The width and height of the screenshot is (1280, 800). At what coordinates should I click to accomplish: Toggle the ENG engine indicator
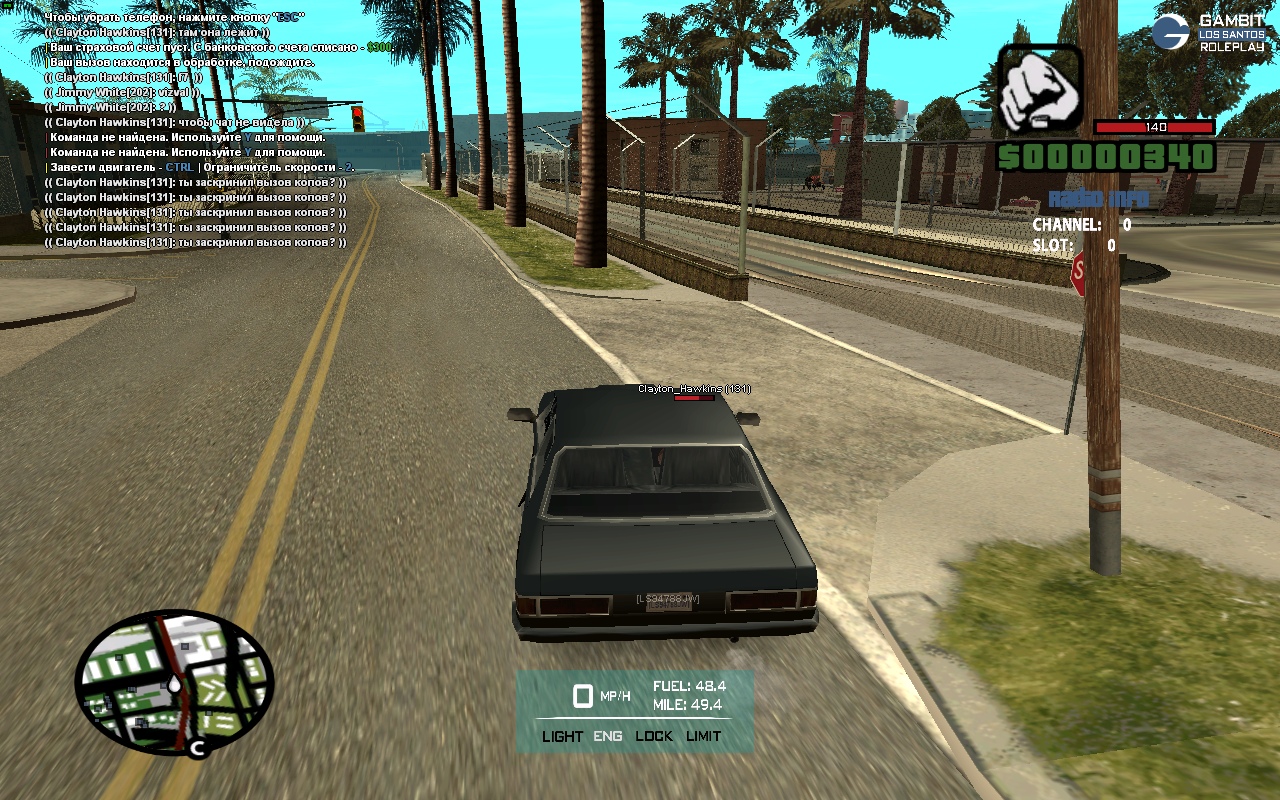click(608, 736)
